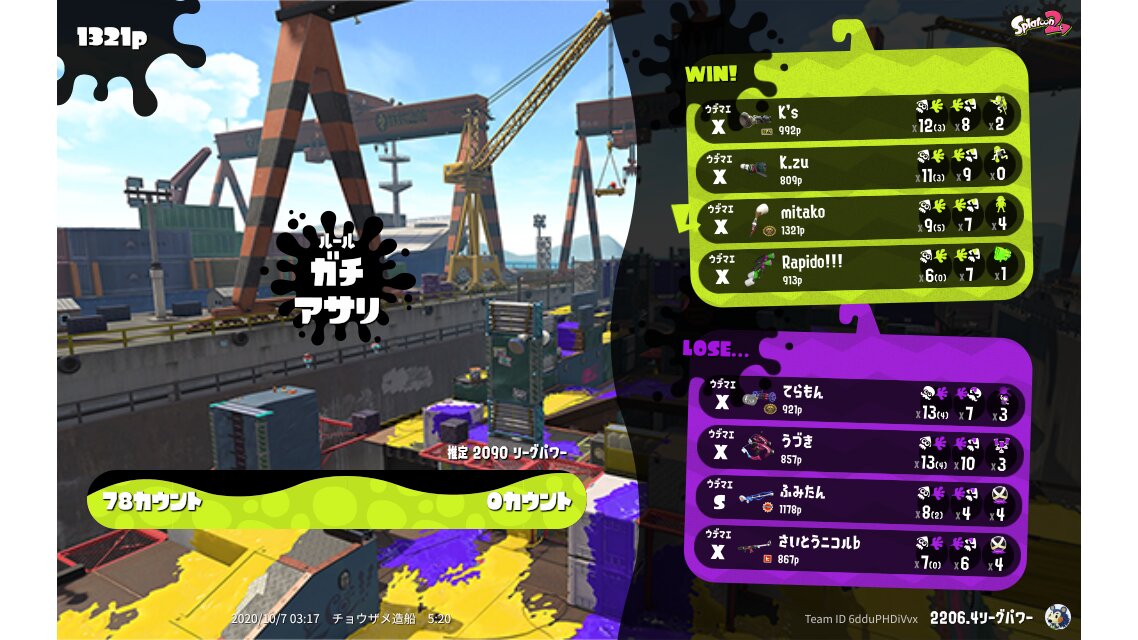Click the Splatoon 2 logo

[1040, 24]
